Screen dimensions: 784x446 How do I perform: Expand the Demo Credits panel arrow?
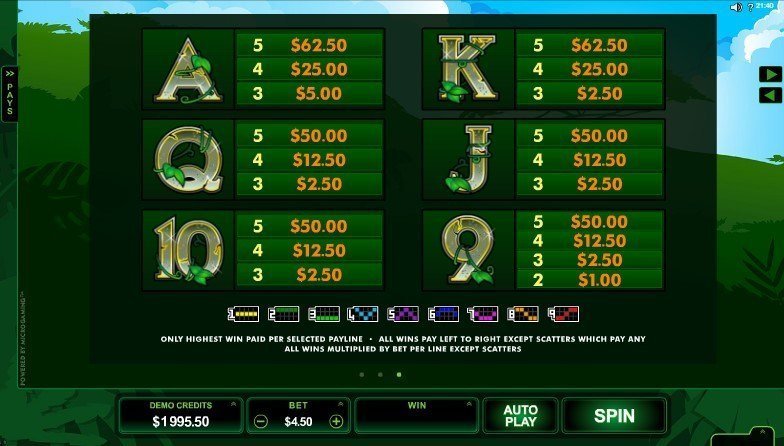233,404
